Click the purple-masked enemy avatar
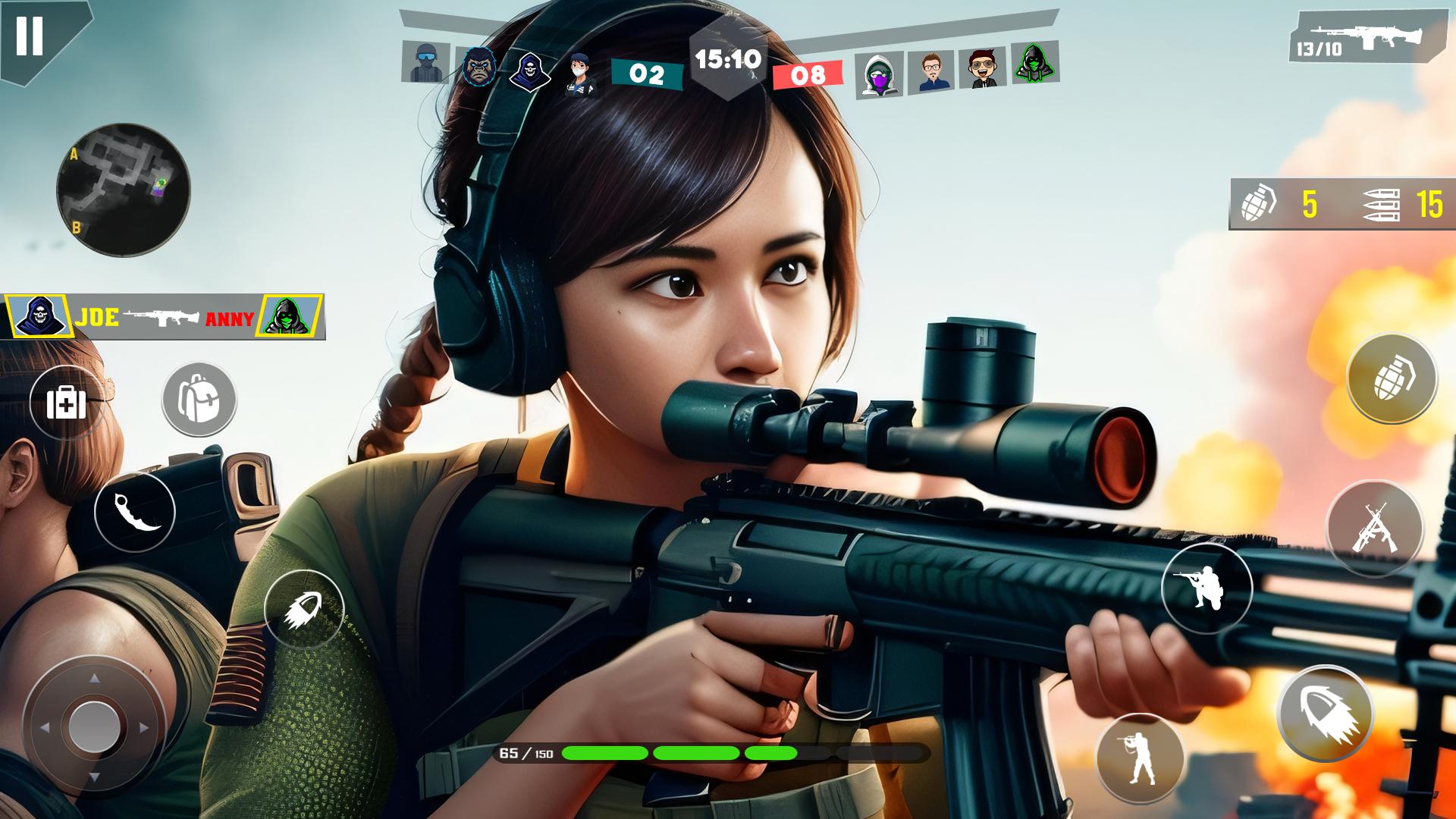Image resolution: width=1456 pixels, height=819 pixels. [880, 74]
